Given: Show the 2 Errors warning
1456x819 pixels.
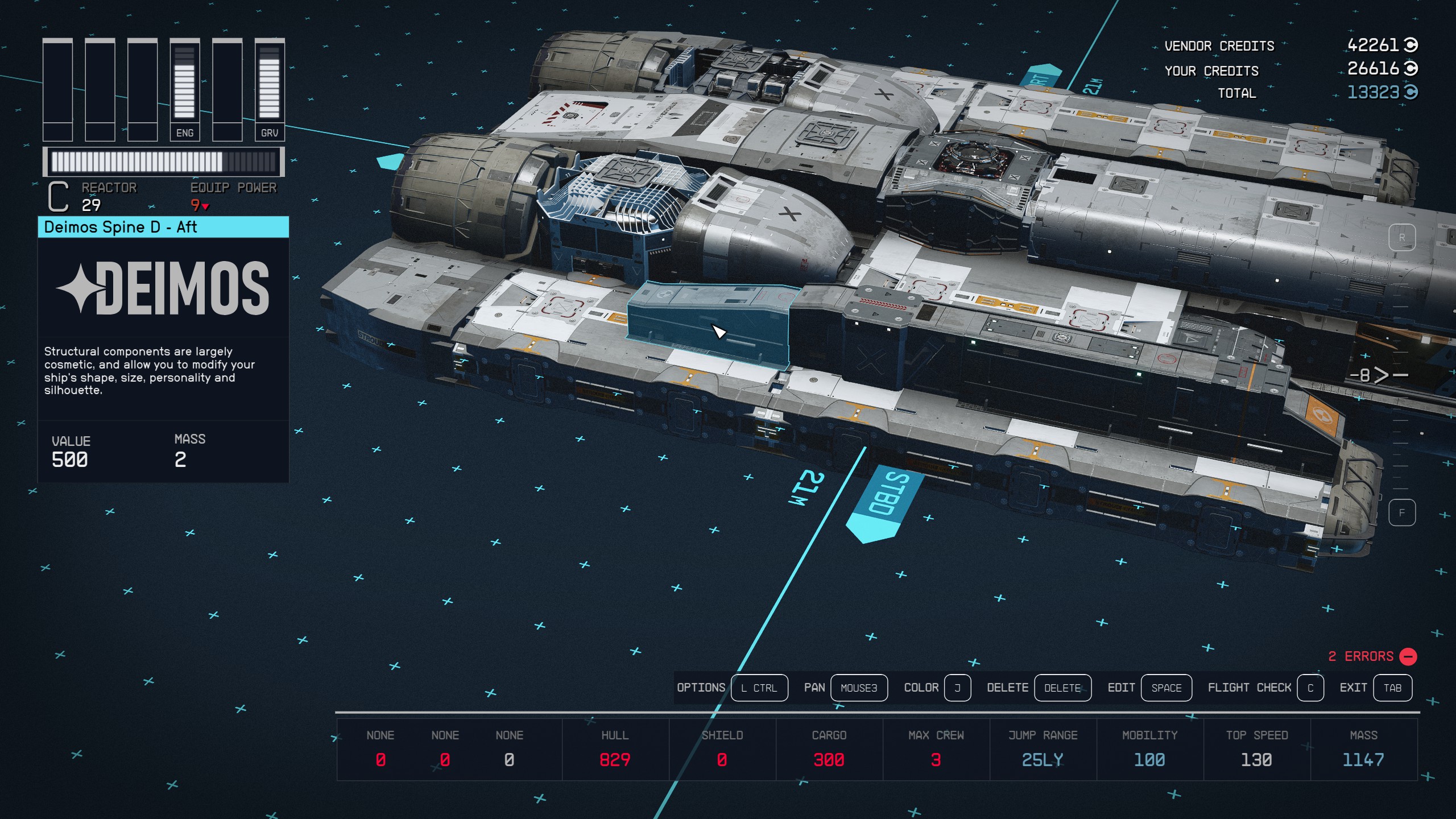Looking at the screenshot, I should point(1372,656).
